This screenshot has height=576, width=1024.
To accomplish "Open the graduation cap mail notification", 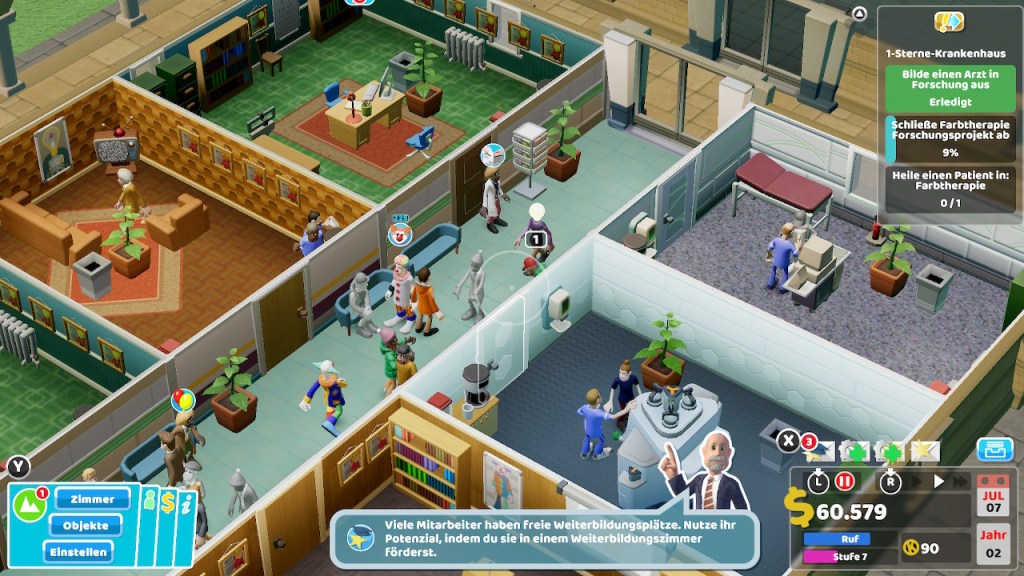I will pyautogui.click(x=822, y=452).
